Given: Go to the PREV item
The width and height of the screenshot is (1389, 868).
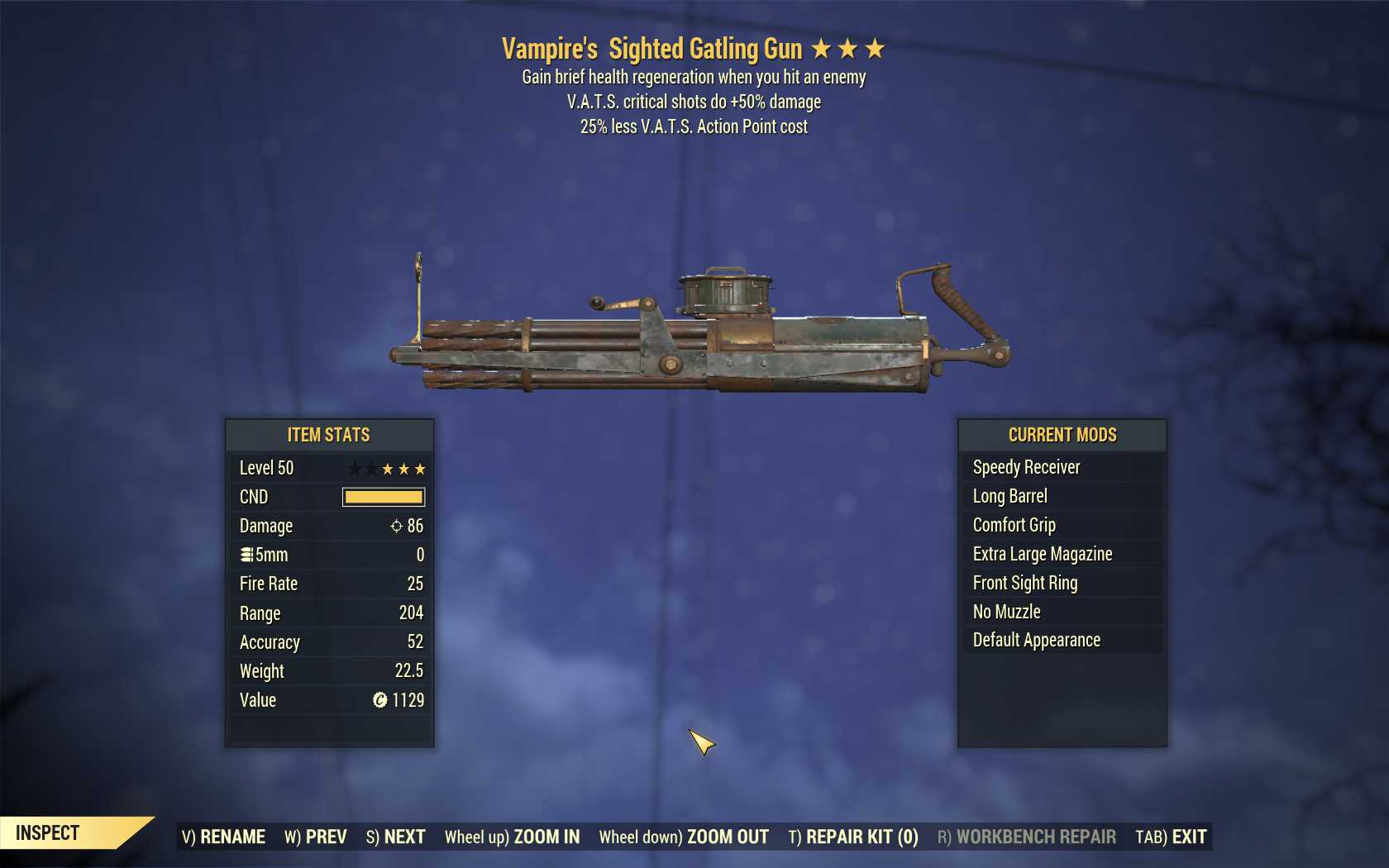Looking at the screenshot, I should coord(316,837).
